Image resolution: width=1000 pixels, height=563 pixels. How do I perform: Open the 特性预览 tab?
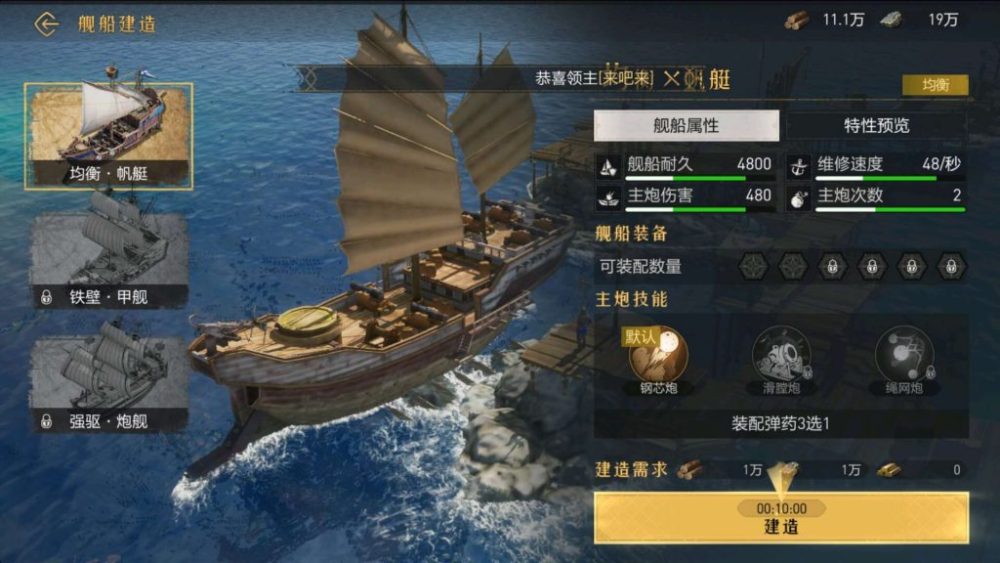tap(876, 126)
